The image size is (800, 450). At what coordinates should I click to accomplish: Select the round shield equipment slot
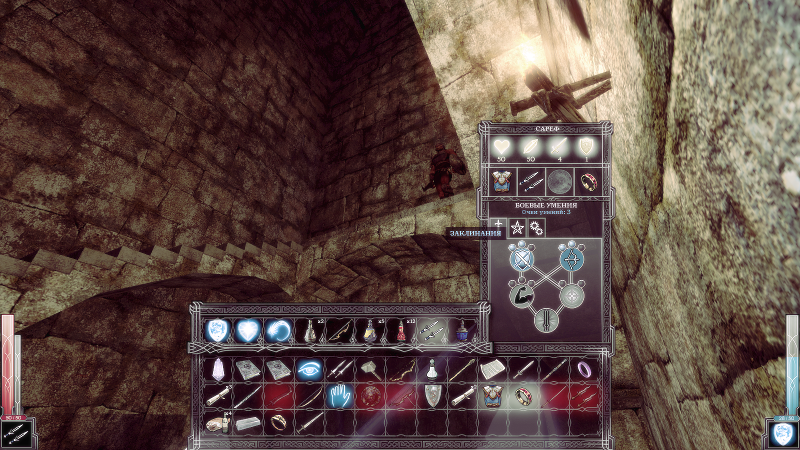click(x=560, y=183)
